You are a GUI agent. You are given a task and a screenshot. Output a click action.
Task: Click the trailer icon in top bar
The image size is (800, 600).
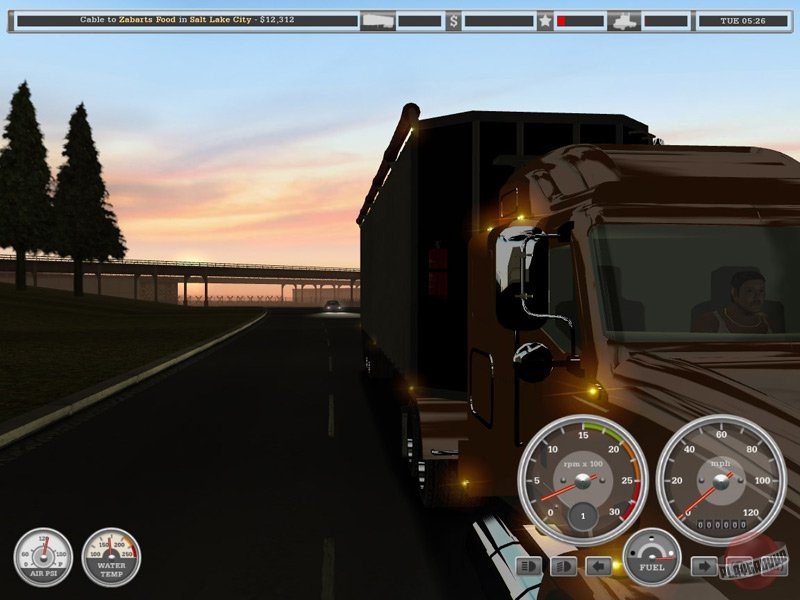tap(377, 20)
